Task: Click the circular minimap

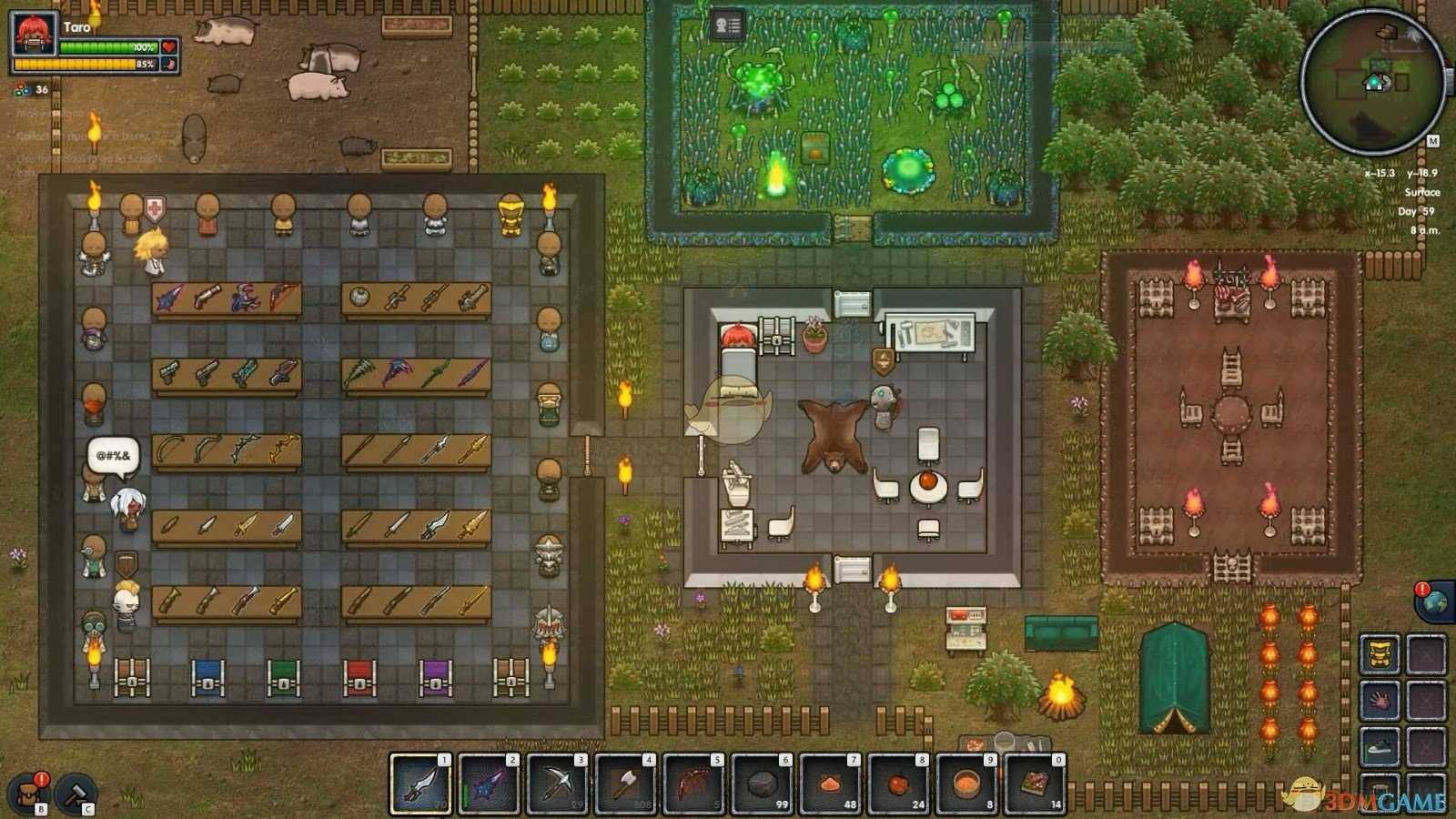Action: (1371, 82)
